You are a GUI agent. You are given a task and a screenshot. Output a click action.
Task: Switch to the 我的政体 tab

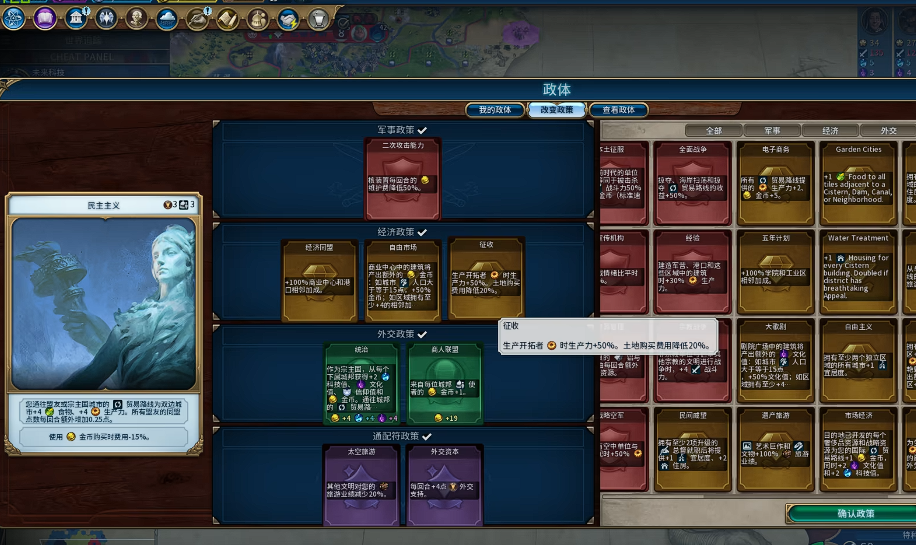494,110
